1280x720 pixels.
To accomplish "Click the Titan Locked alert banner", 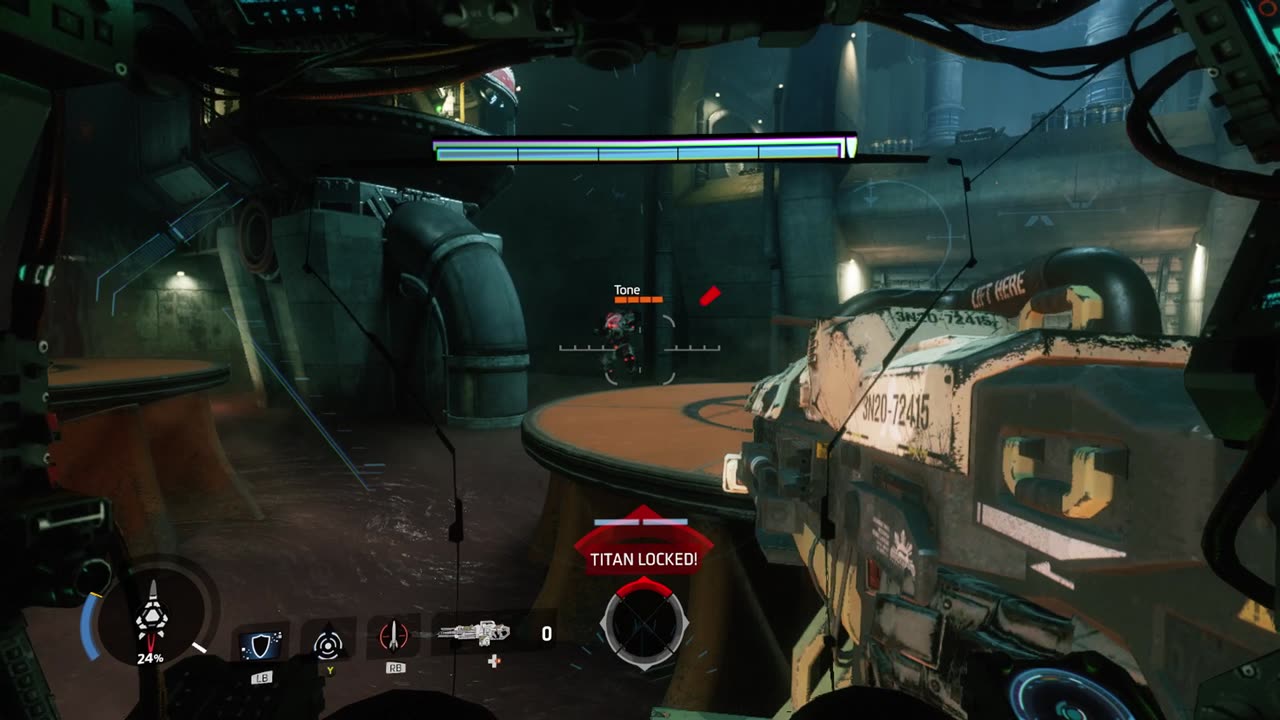I will [643, 558].
